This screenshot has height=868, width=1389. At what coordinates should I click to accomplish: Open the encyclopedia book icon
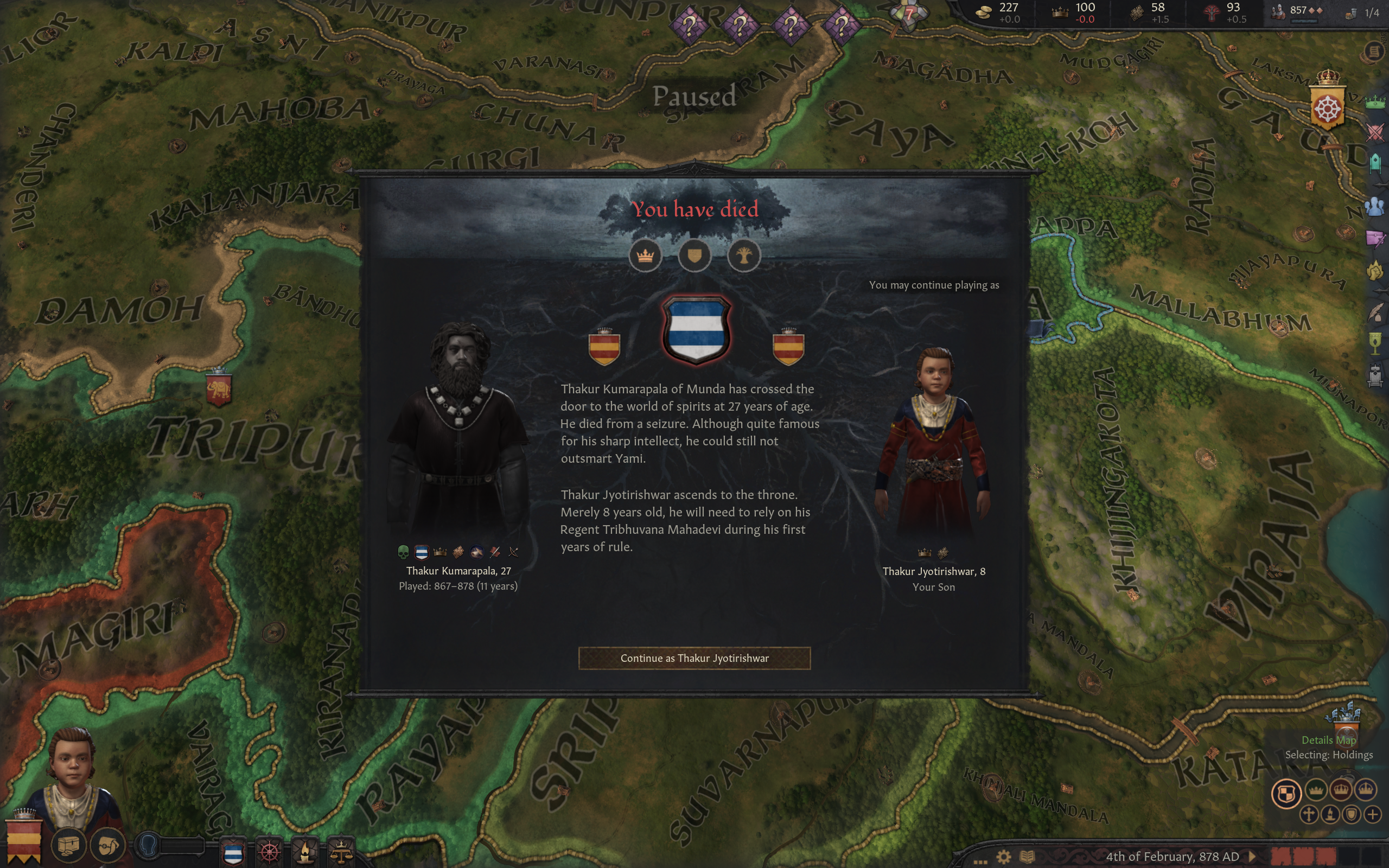tap(1028, 857)
